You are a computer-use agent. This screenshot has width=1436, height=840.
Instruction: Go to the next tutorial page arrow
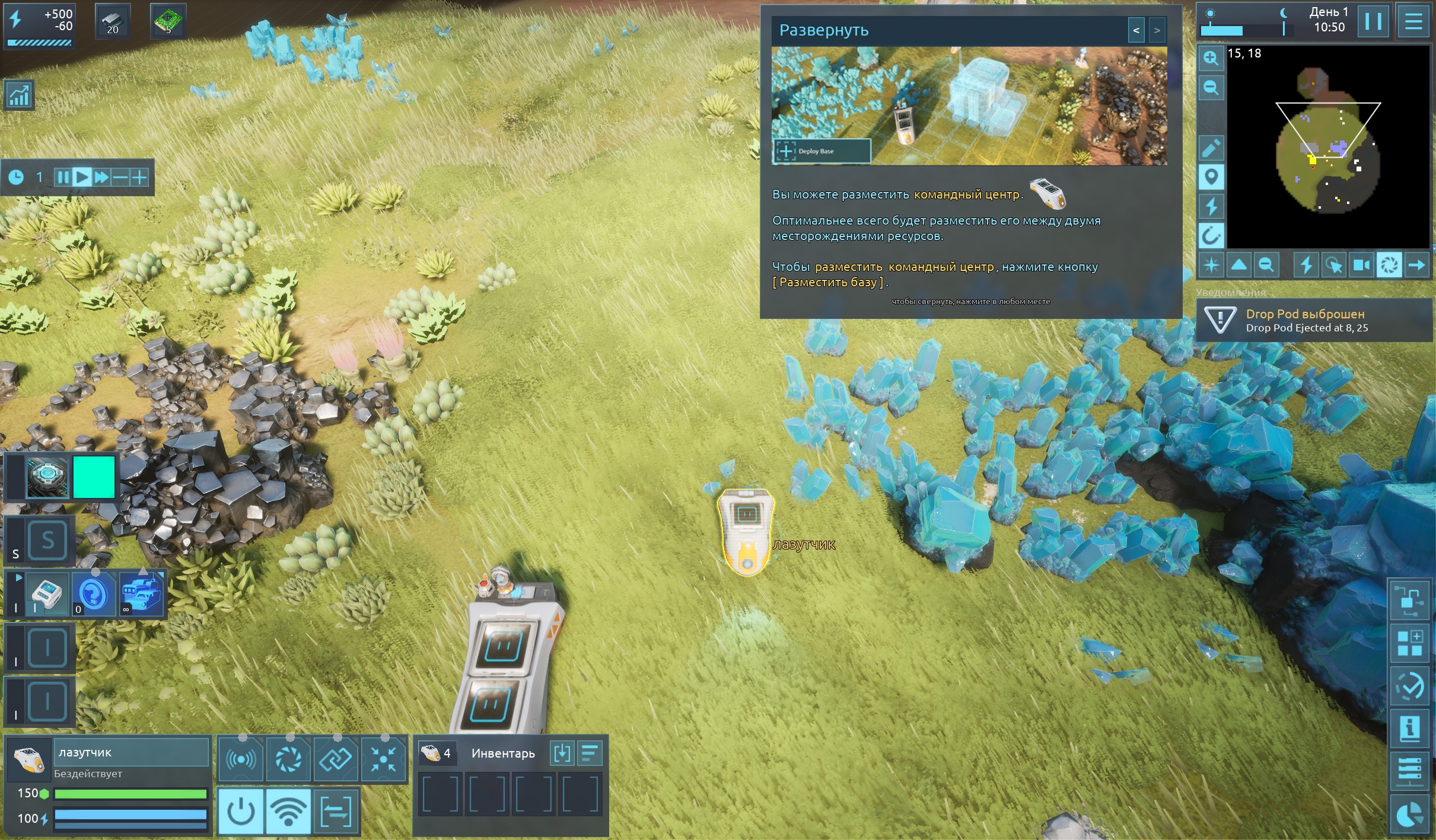1157,30
